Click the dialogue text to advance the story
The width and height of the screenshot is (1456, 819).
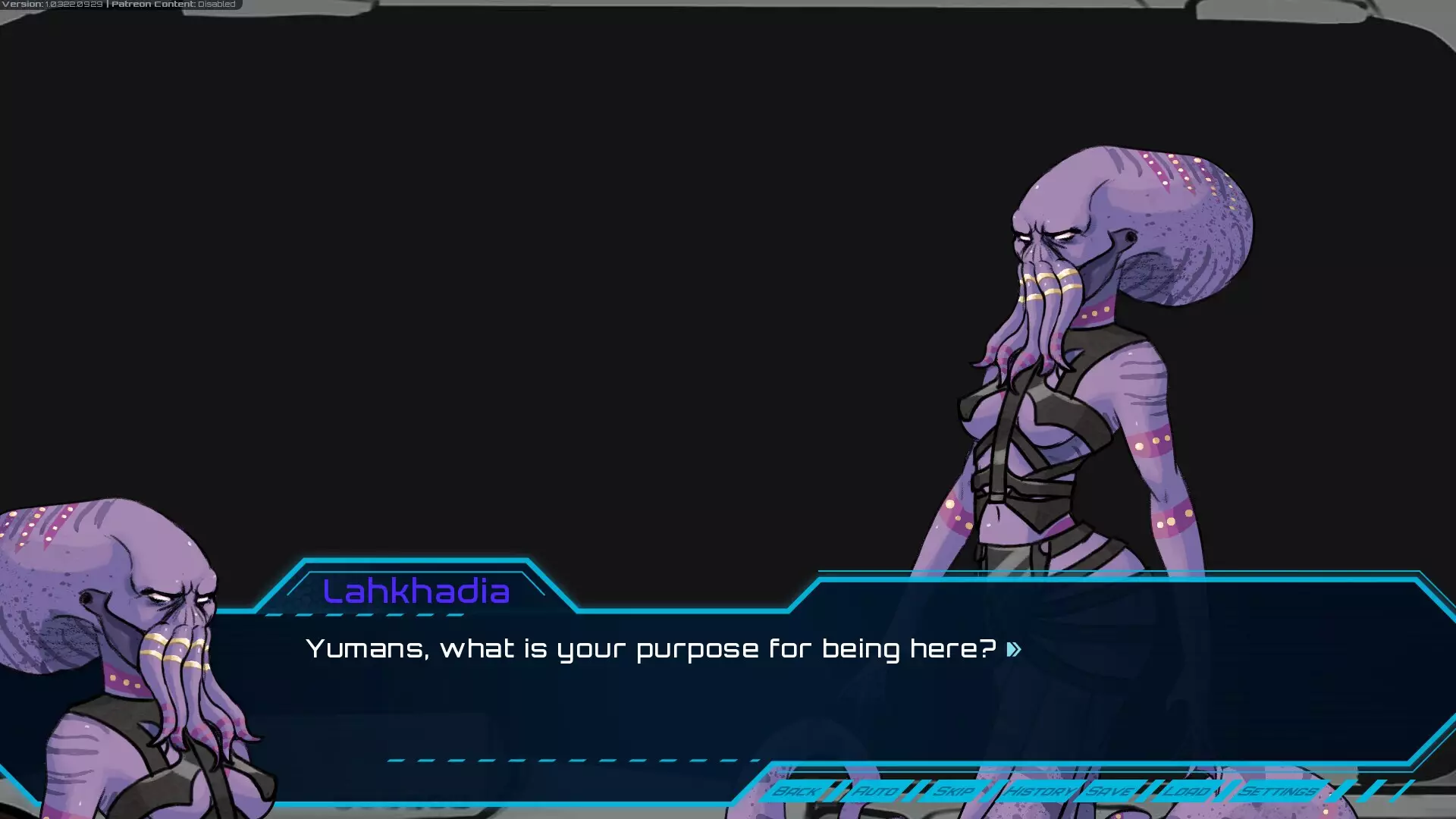[x=652, y=649]
